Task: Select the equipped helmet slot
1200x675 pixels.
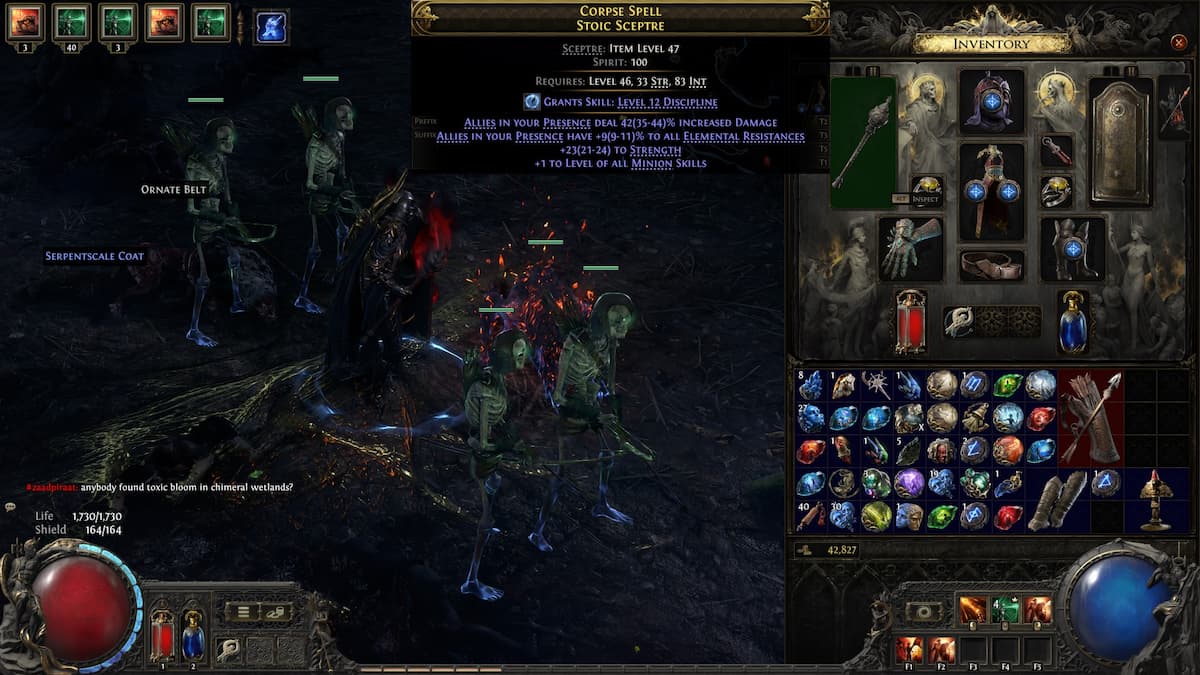Action: tap(991, 102)
